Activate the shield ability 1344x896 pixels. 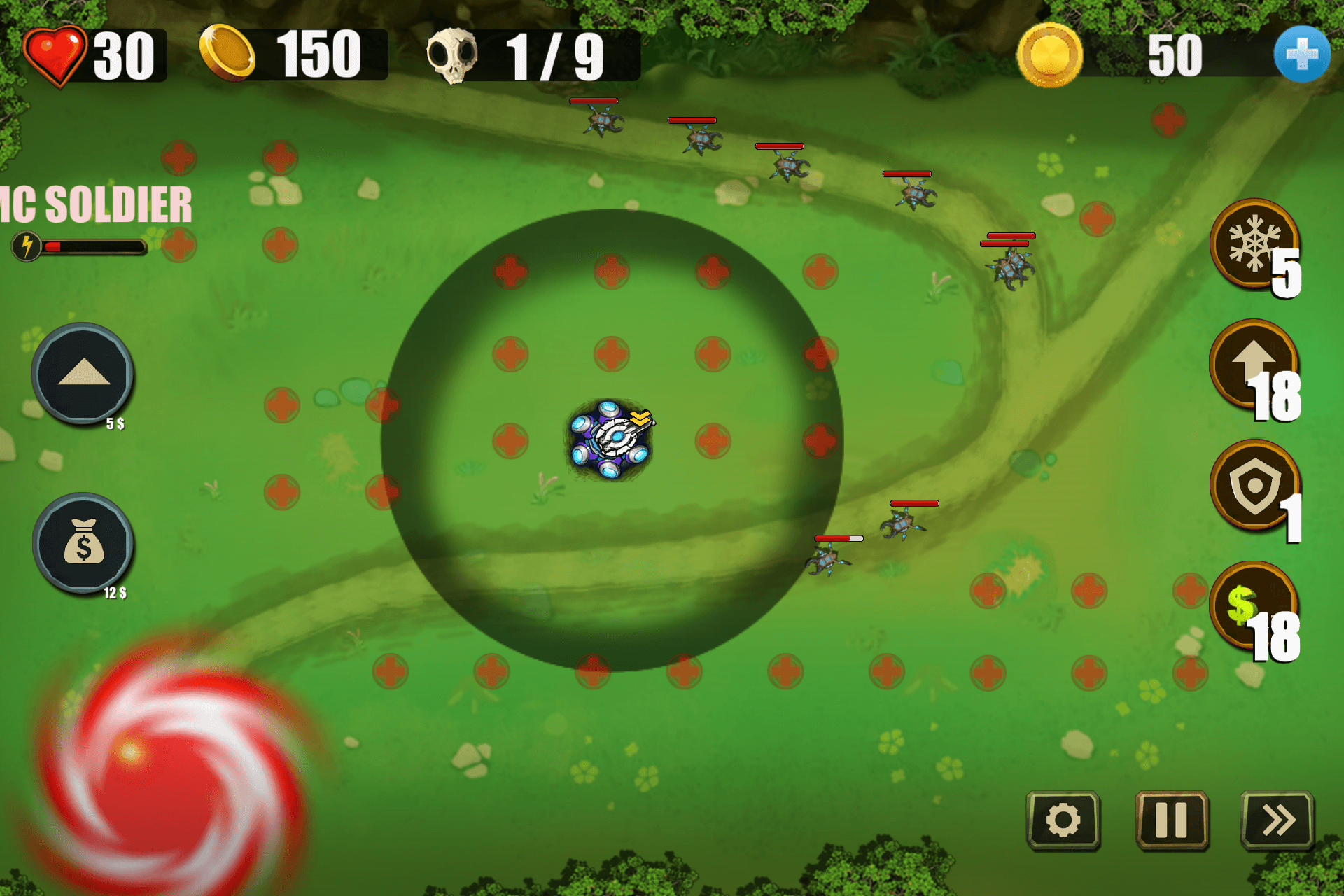tap(1254, 485)
